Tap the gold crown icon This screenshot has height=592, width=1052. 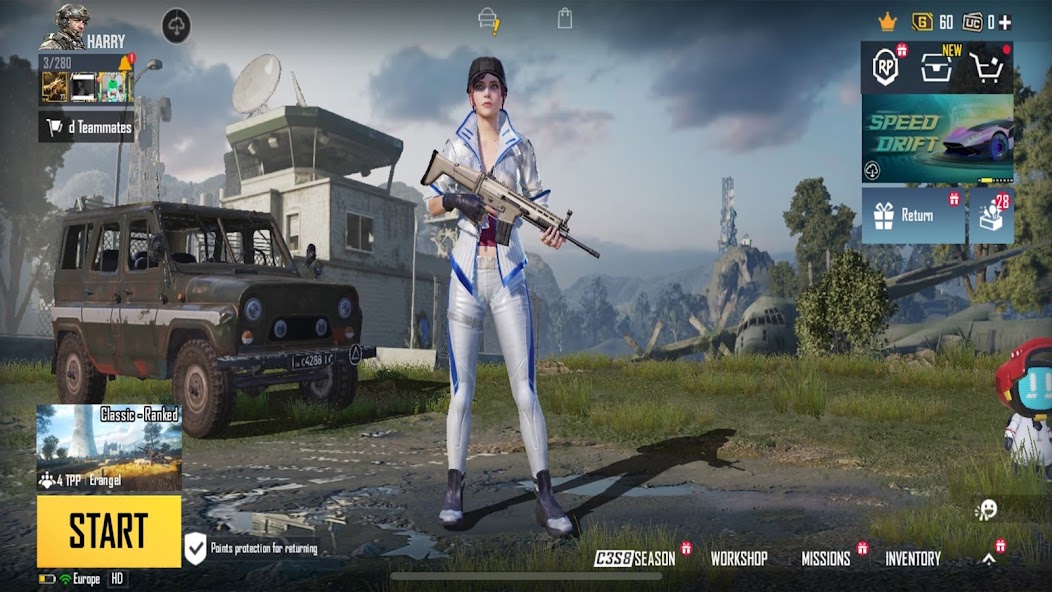coord(887,22)
